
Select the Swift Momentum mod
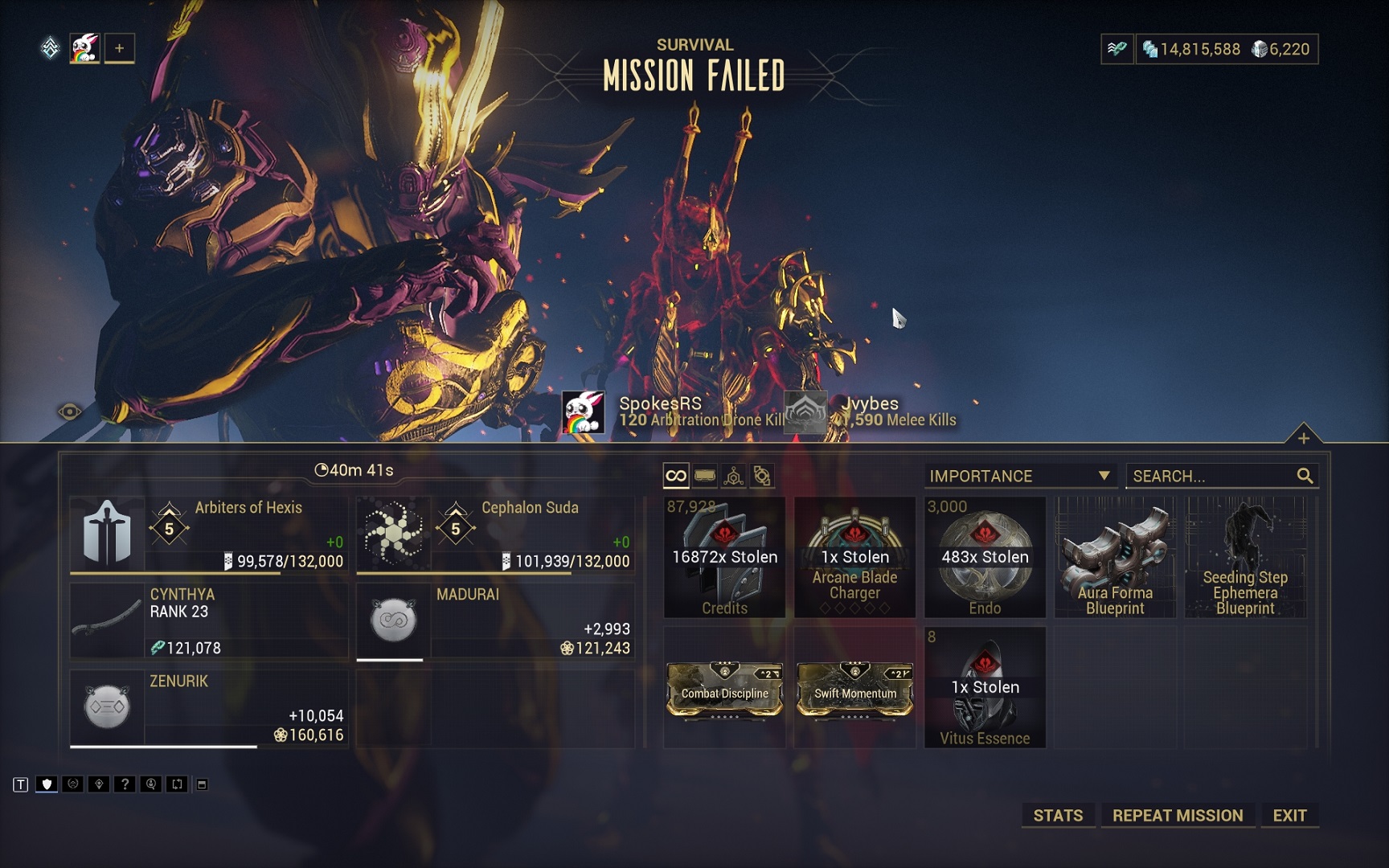(x=854, y=689)
